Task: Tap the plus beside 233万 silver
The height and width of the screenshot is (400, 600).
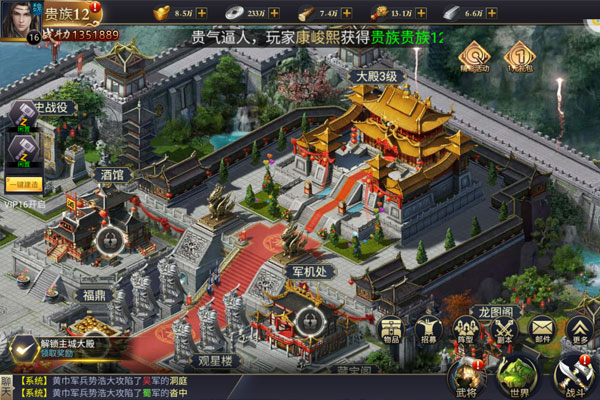Action: [x=273, y=13]
